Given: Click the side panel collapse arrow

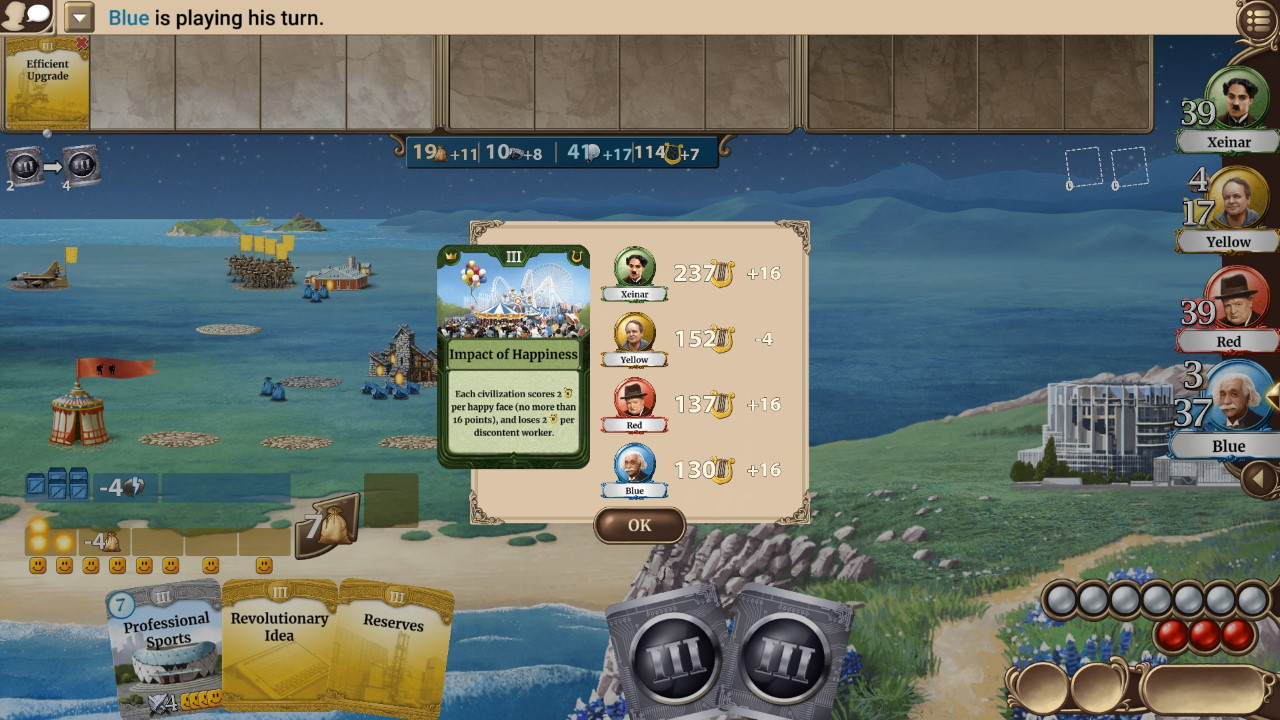Looking at the screenshot, I should click(x=1258, y=480).
